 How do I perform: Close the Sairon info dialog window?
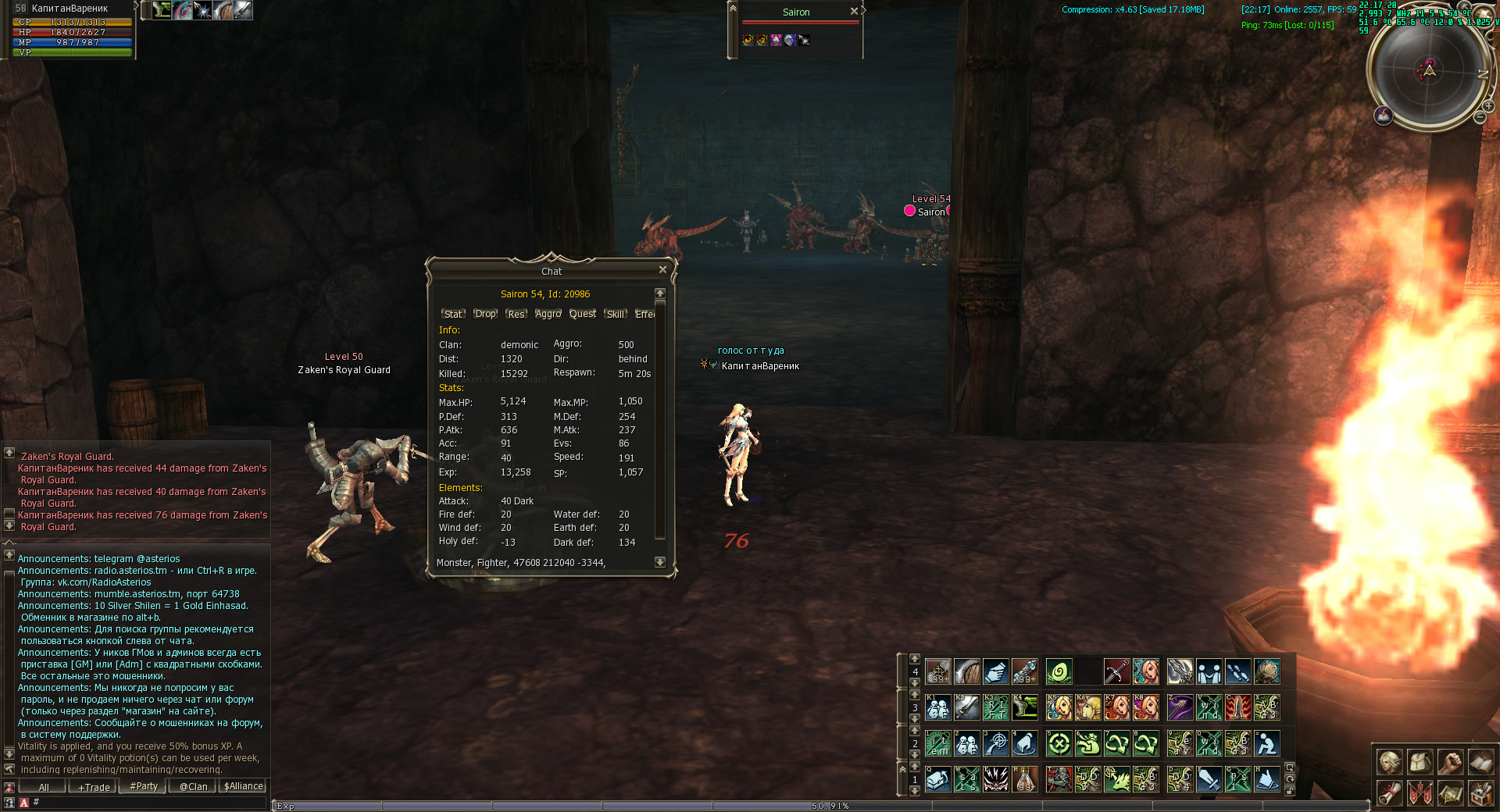pos(662,269)
